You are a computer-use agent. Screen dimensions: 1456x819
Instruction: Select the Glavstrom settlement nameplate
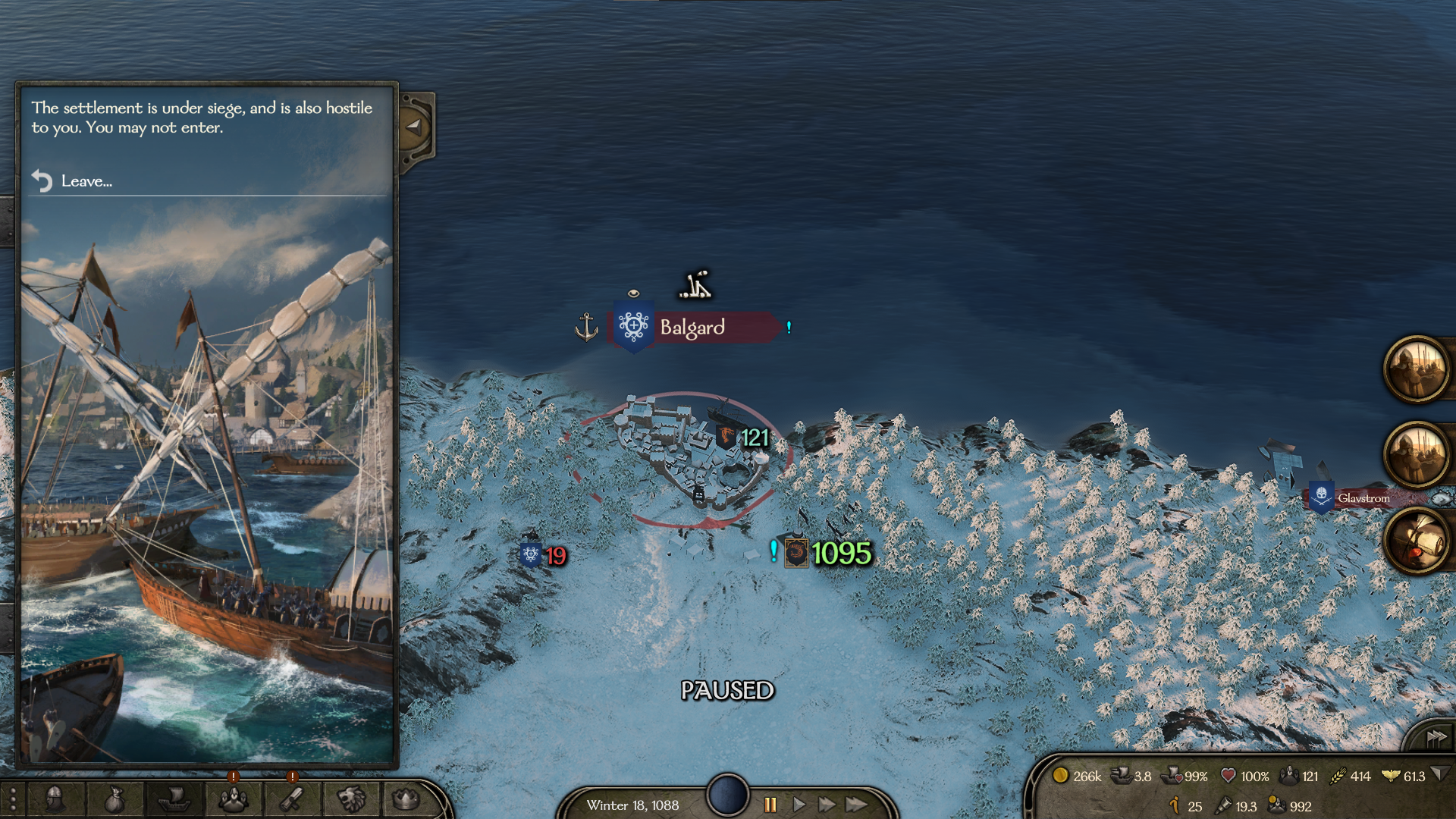[1363, 498]
